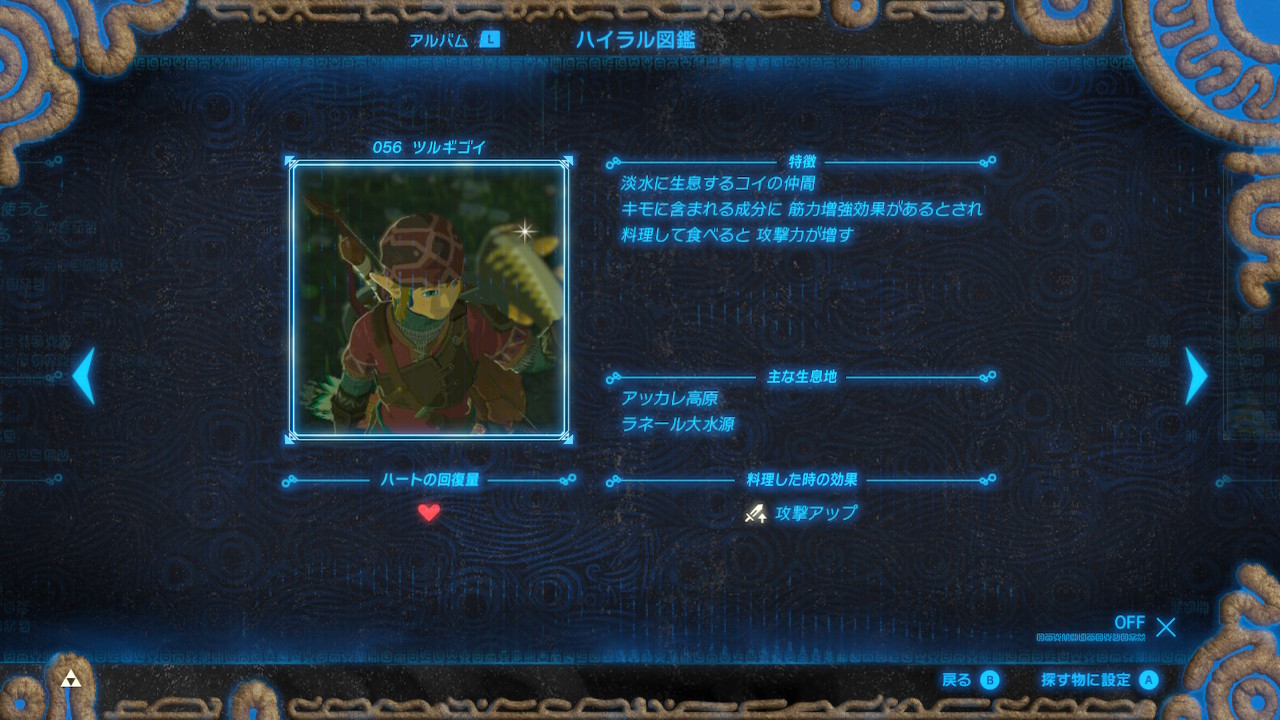Select the ツルギゴイ entry photo

429,299
